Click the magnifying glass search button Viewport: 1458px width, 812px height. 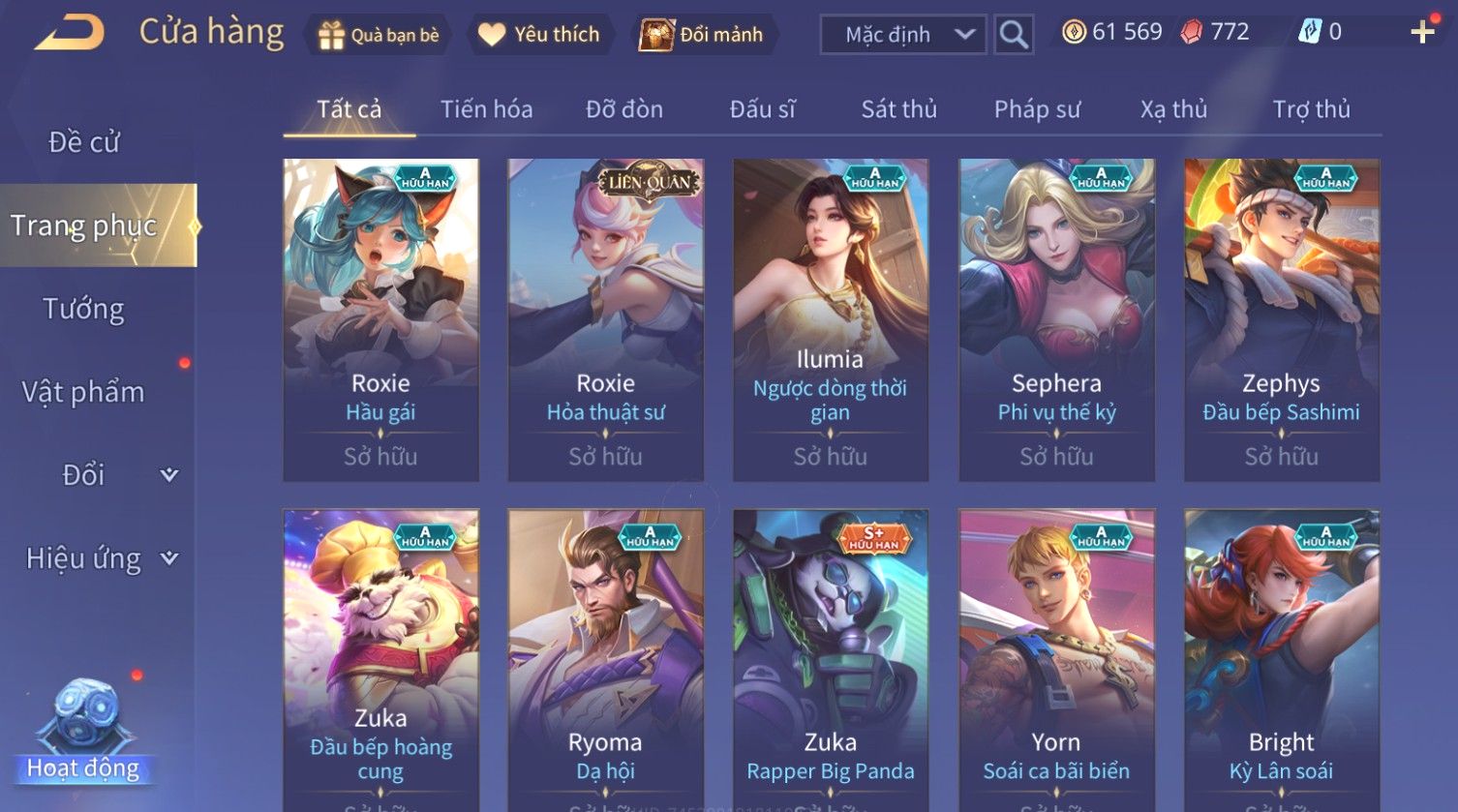(x=1014, y=35)
